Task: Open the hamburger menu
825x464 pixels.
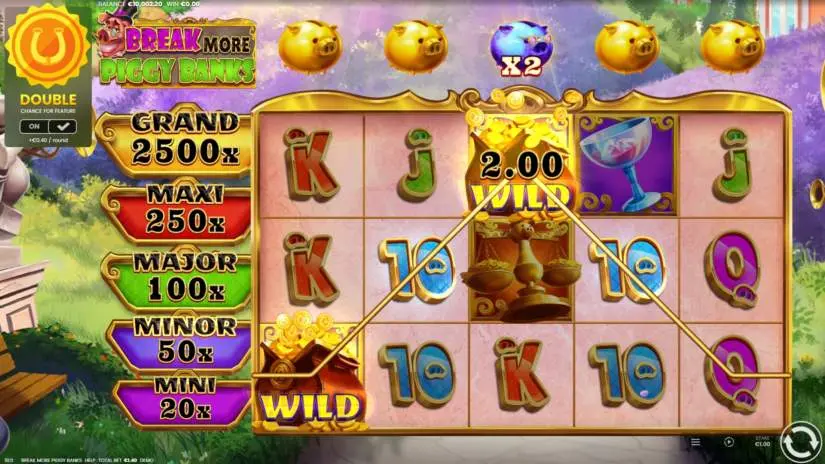Action: 695,441
